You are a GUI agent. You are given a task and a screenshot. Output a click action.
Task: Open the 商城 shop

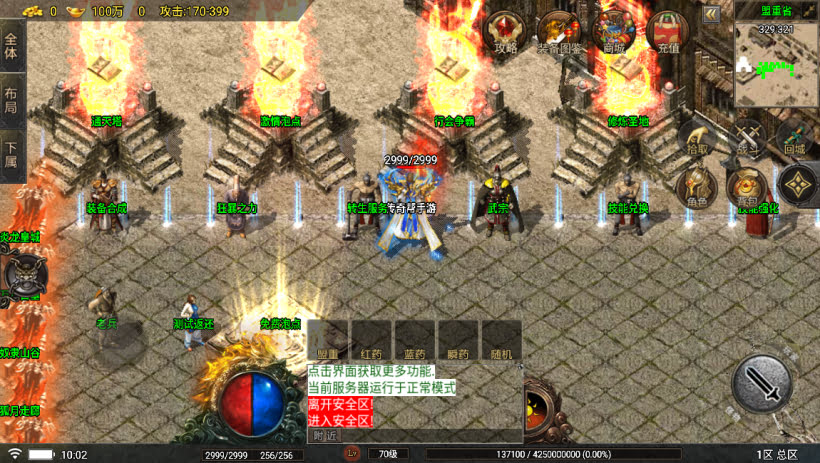614,32
